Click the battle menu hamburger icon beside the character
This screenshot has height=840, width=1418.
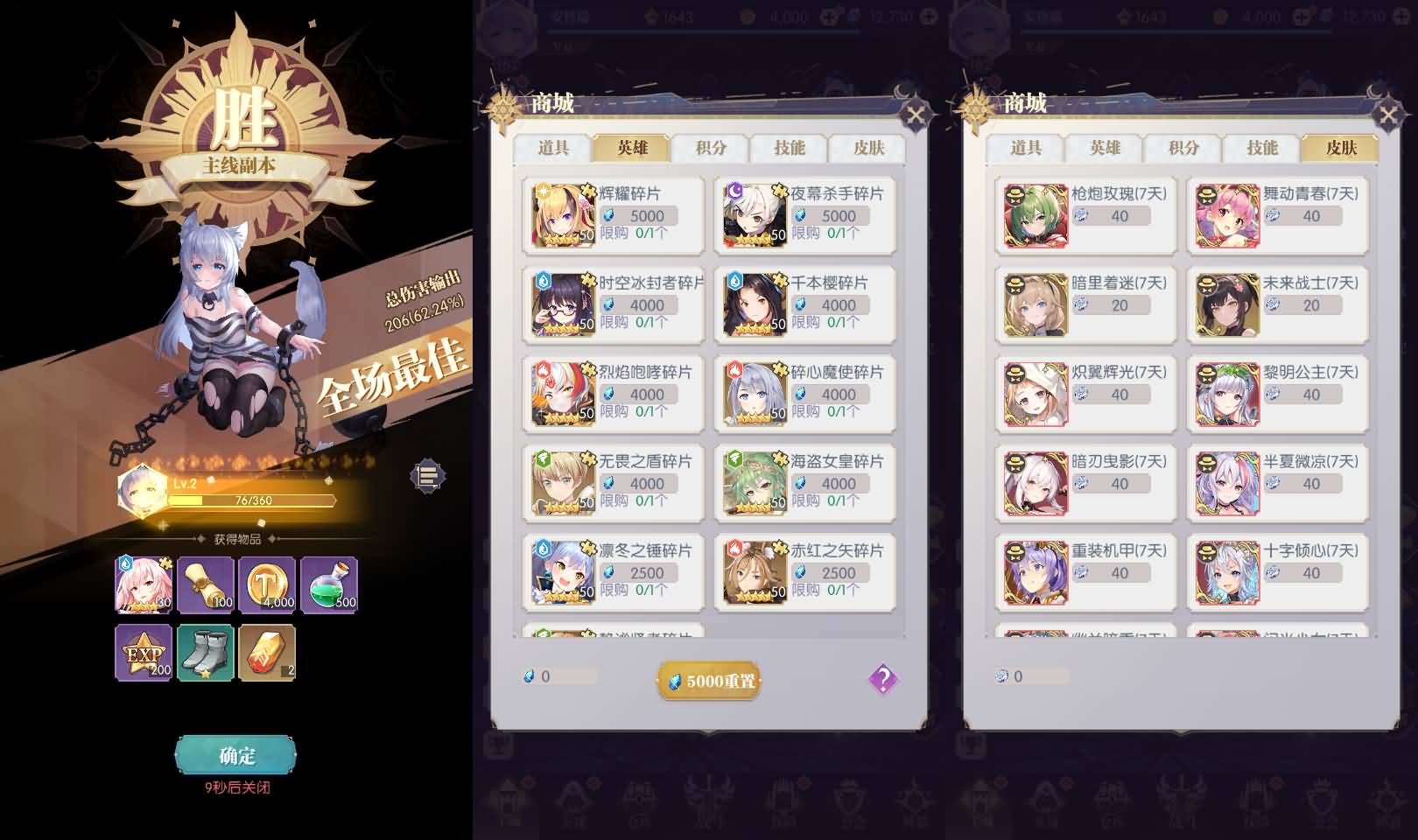tap(426, 478)
